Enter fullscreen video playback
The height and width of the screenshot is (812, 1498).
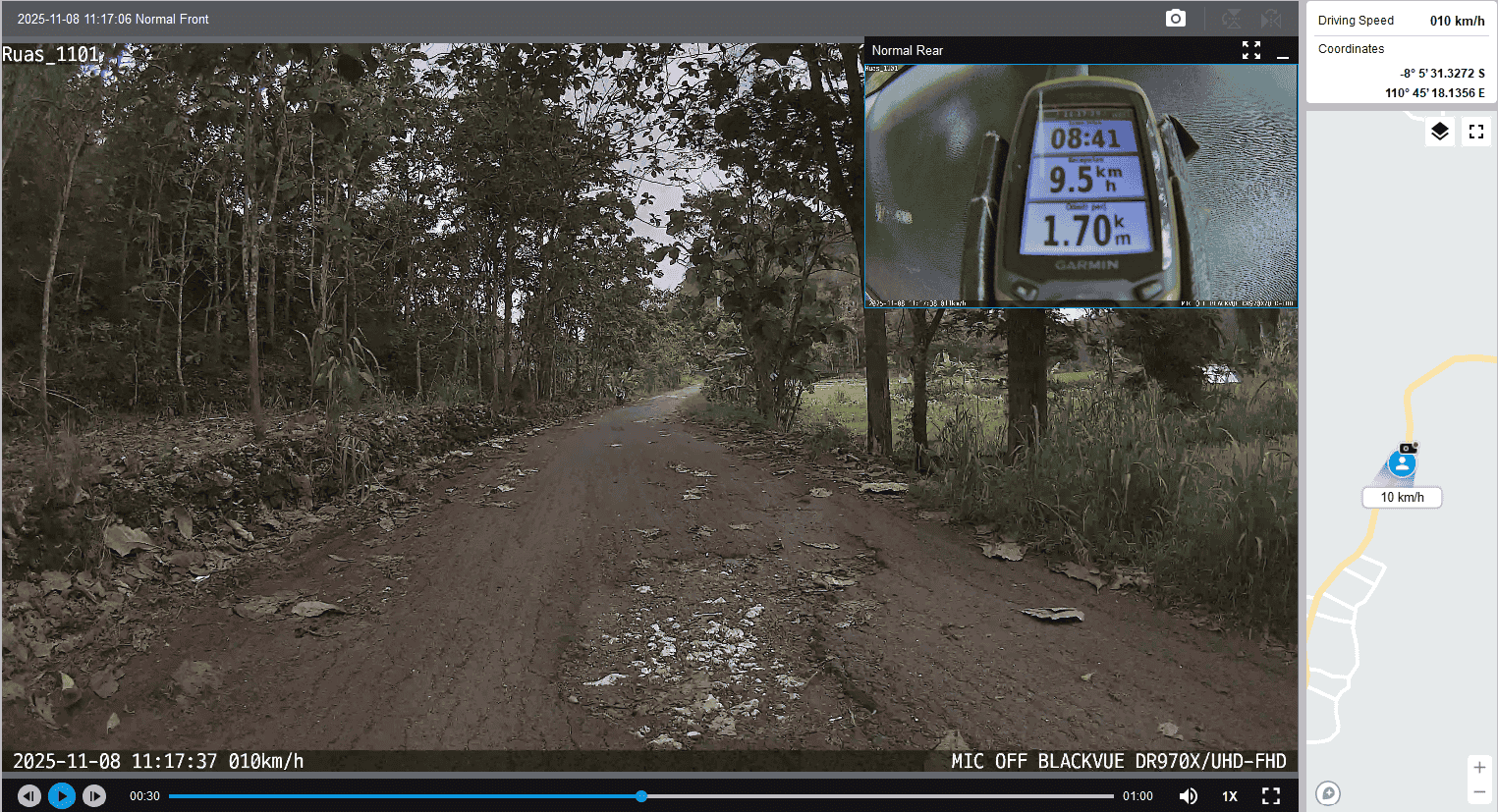(1271, 795)
